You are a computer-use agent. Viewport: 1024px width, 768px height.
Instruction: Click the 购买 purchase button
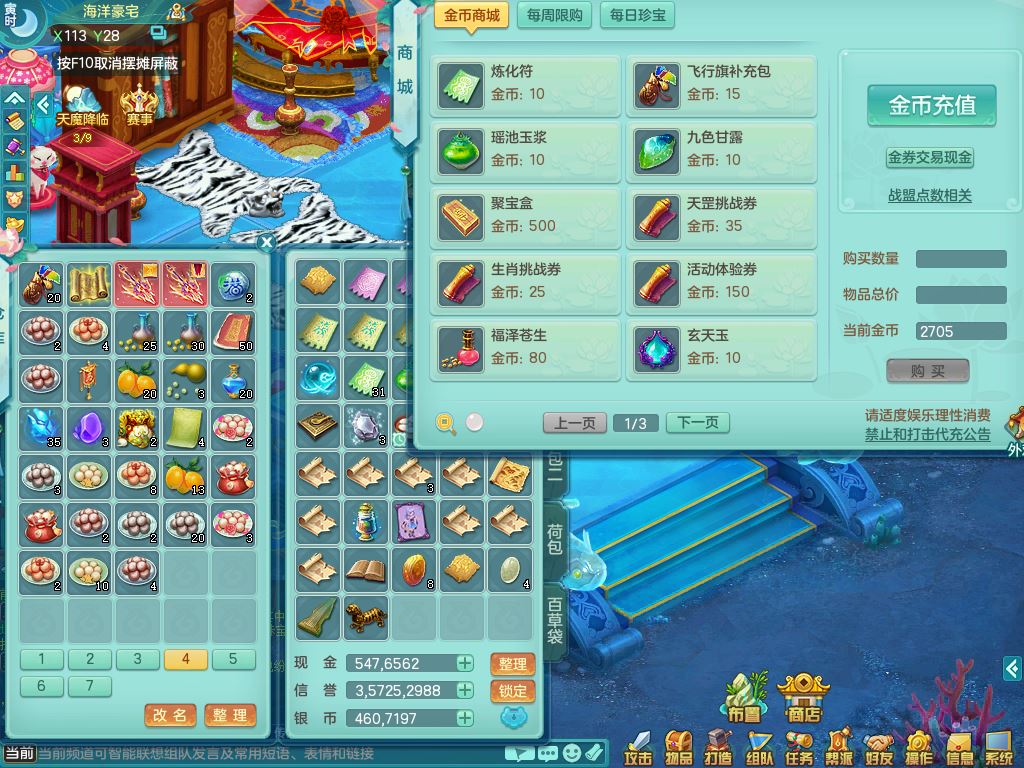click(x=928, y=371)
